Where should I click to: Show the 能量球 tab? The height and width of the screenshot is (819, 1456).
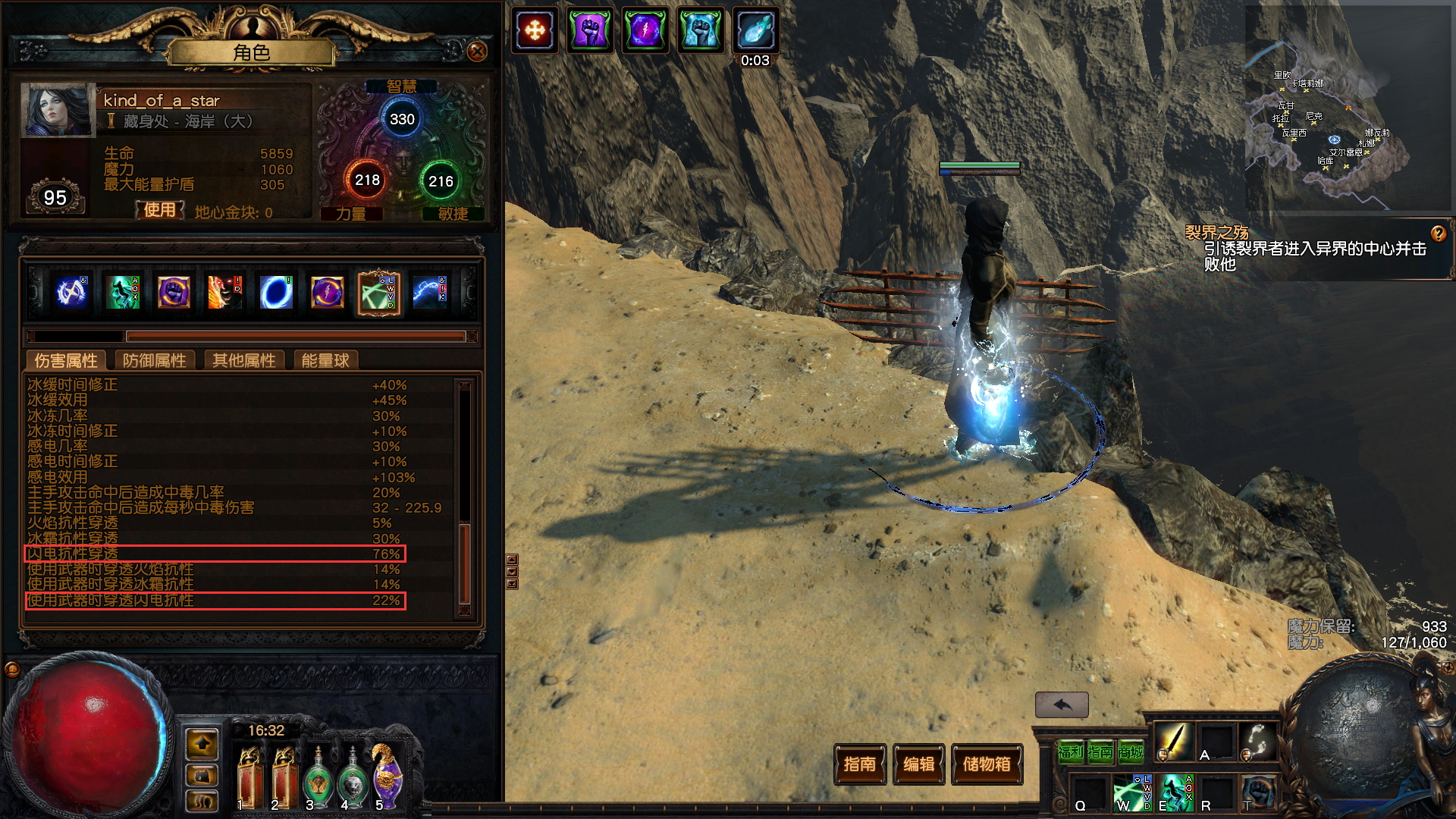[x=325, y=360]
